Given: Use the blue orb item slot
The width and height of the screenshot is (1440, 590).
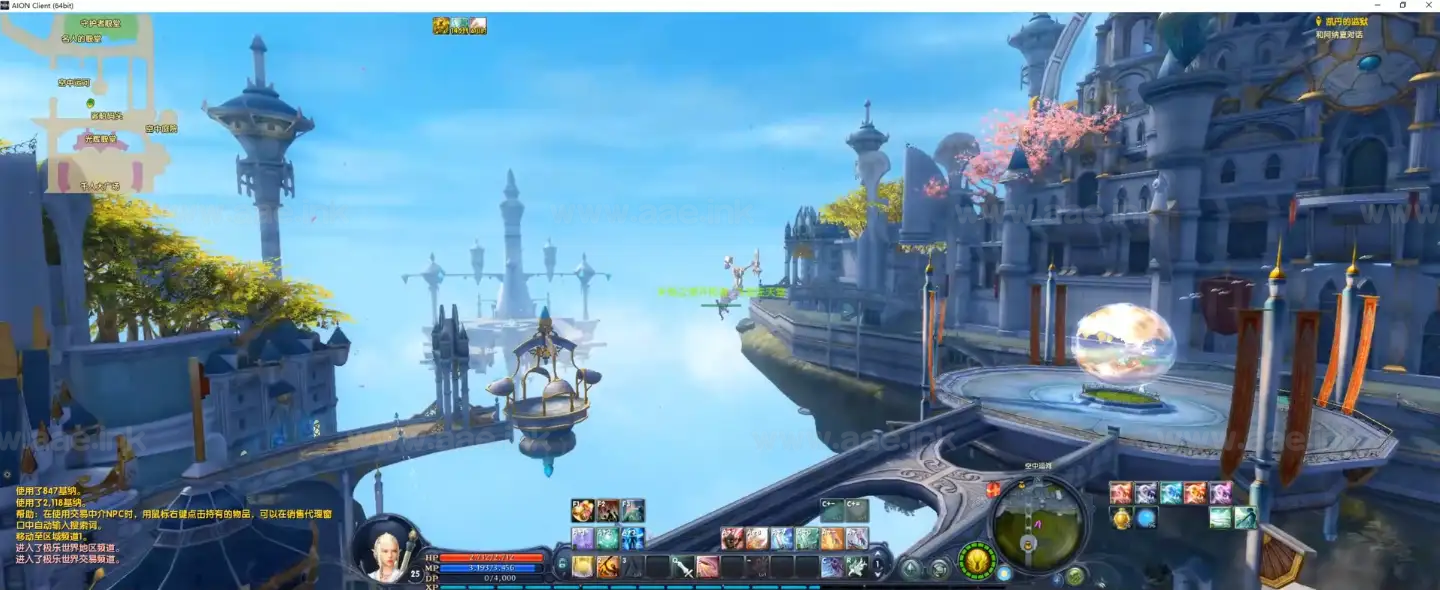Looking at the screenshot, I should [1146, 518].
